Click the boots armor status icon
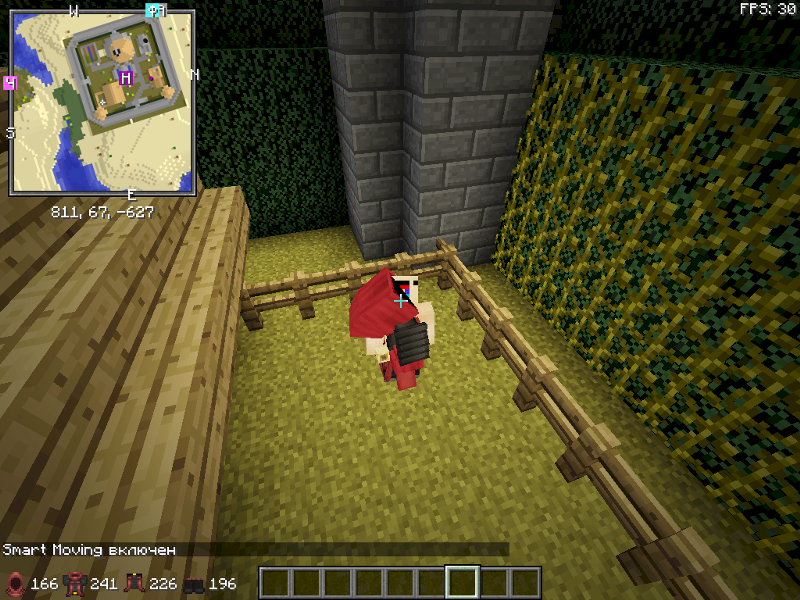Screen dimensions: 800x600 (x=193, y=583)
